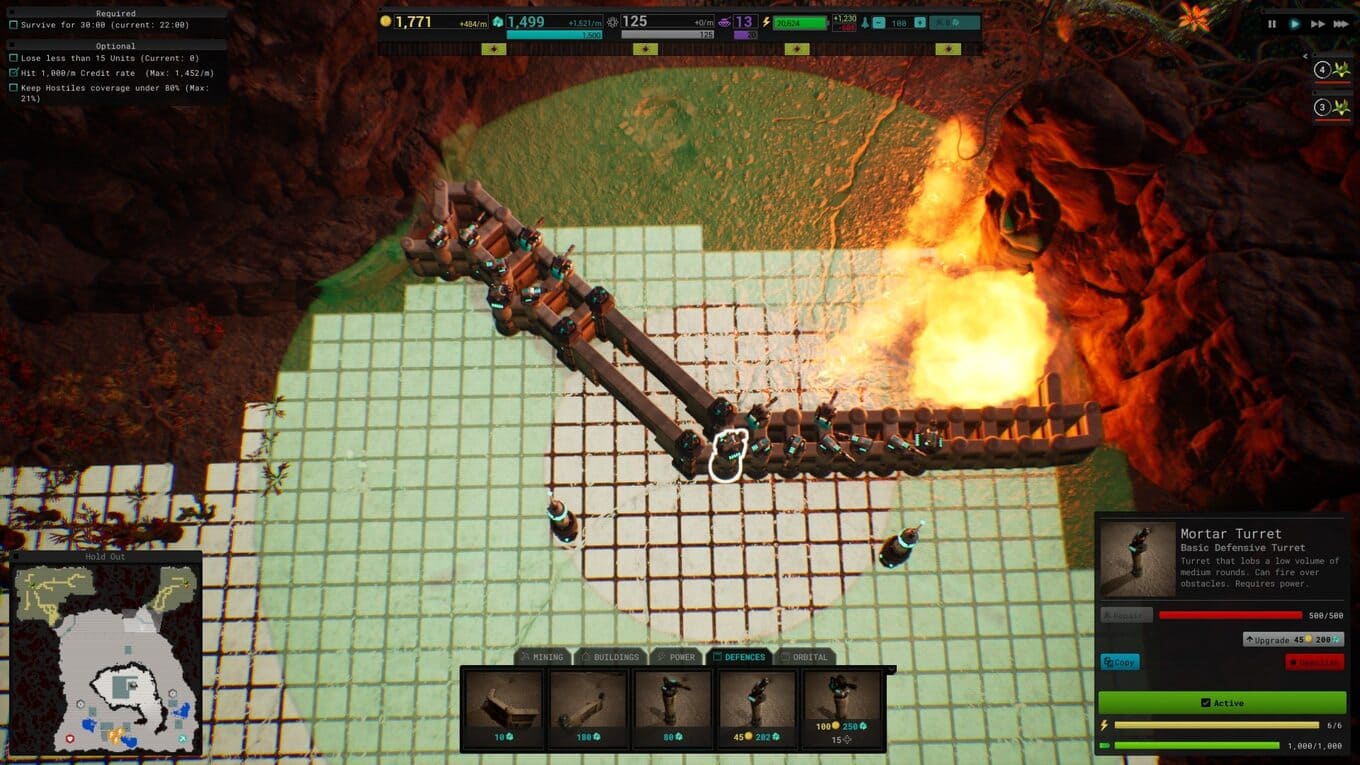Image resolution: width=1360 pixels, height=765 pixels.
Task: Choose the mortar turret build slot
Action: coord(755,709)
